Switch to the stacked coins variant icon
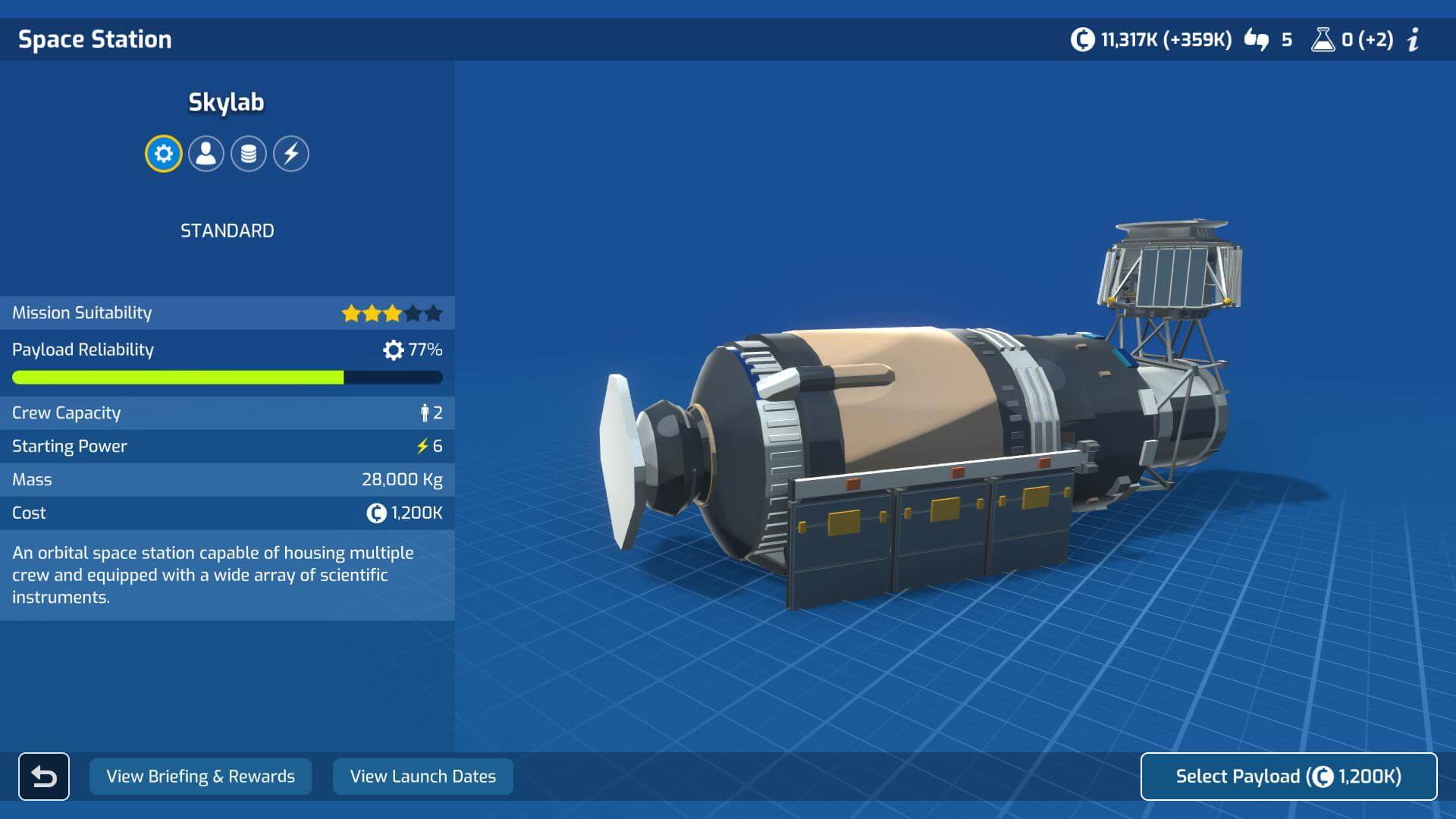 [x=249, y=154]
